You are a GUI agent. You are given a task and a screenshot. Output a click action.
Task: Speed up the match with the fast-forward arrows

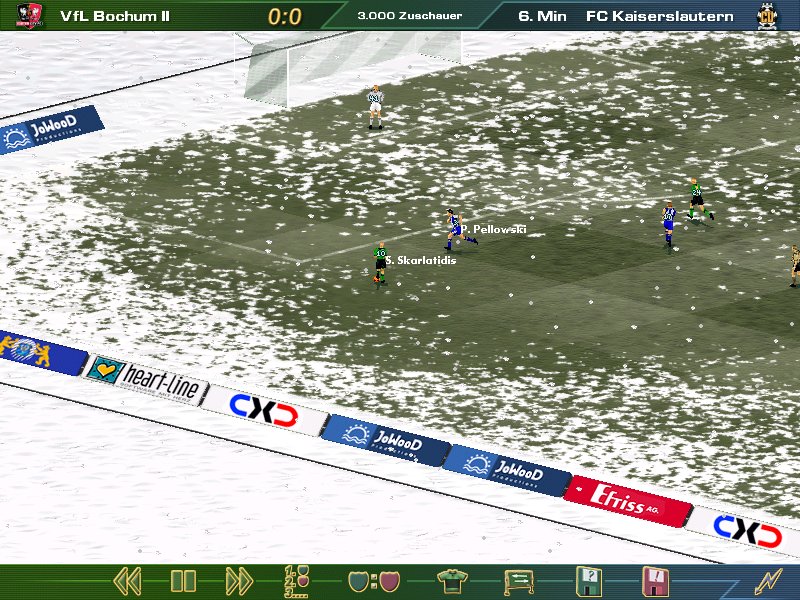click(239, 580)
